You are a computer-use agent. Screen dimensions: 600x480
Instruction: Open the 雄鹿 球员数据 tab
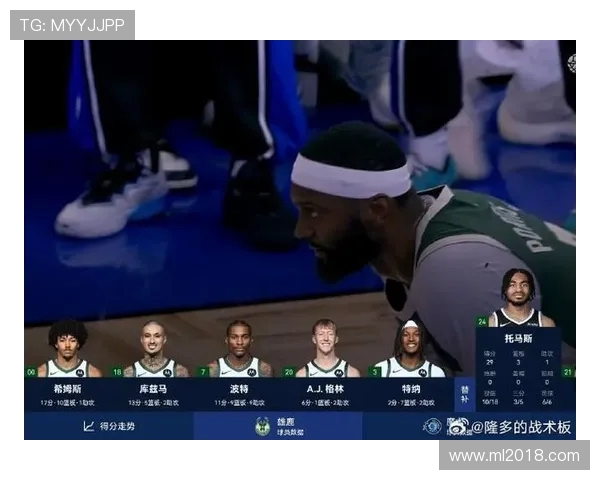278,426
